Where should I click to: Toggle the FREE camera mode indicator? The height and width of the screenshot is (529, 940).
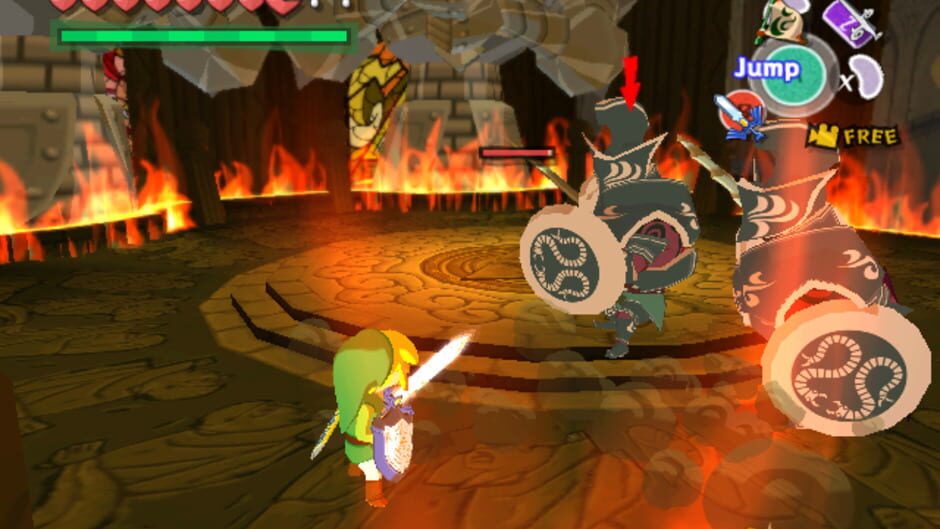click(x=853, y=135)
